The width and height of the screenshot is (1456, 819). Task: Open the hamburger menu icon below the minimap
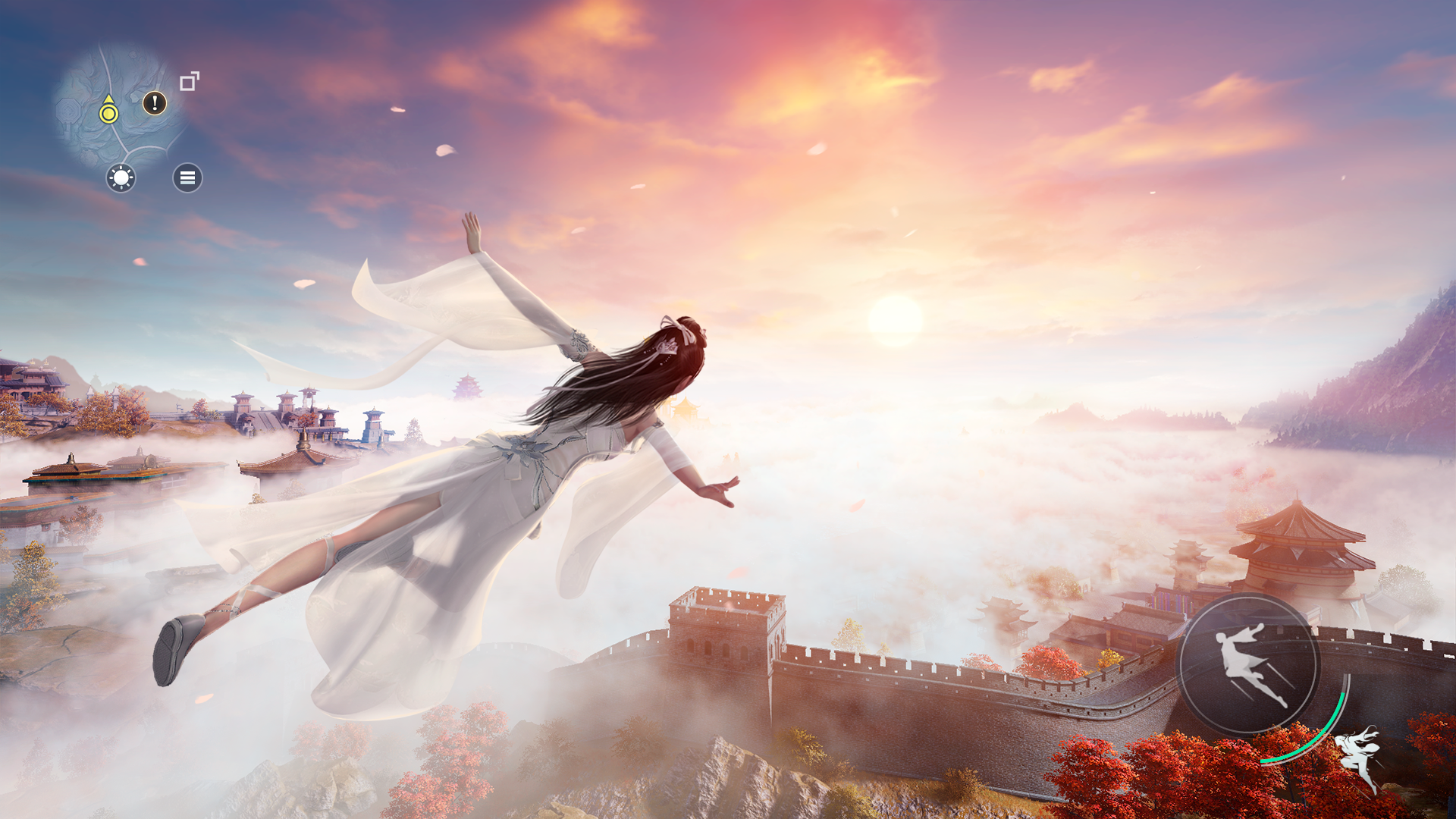187,177
